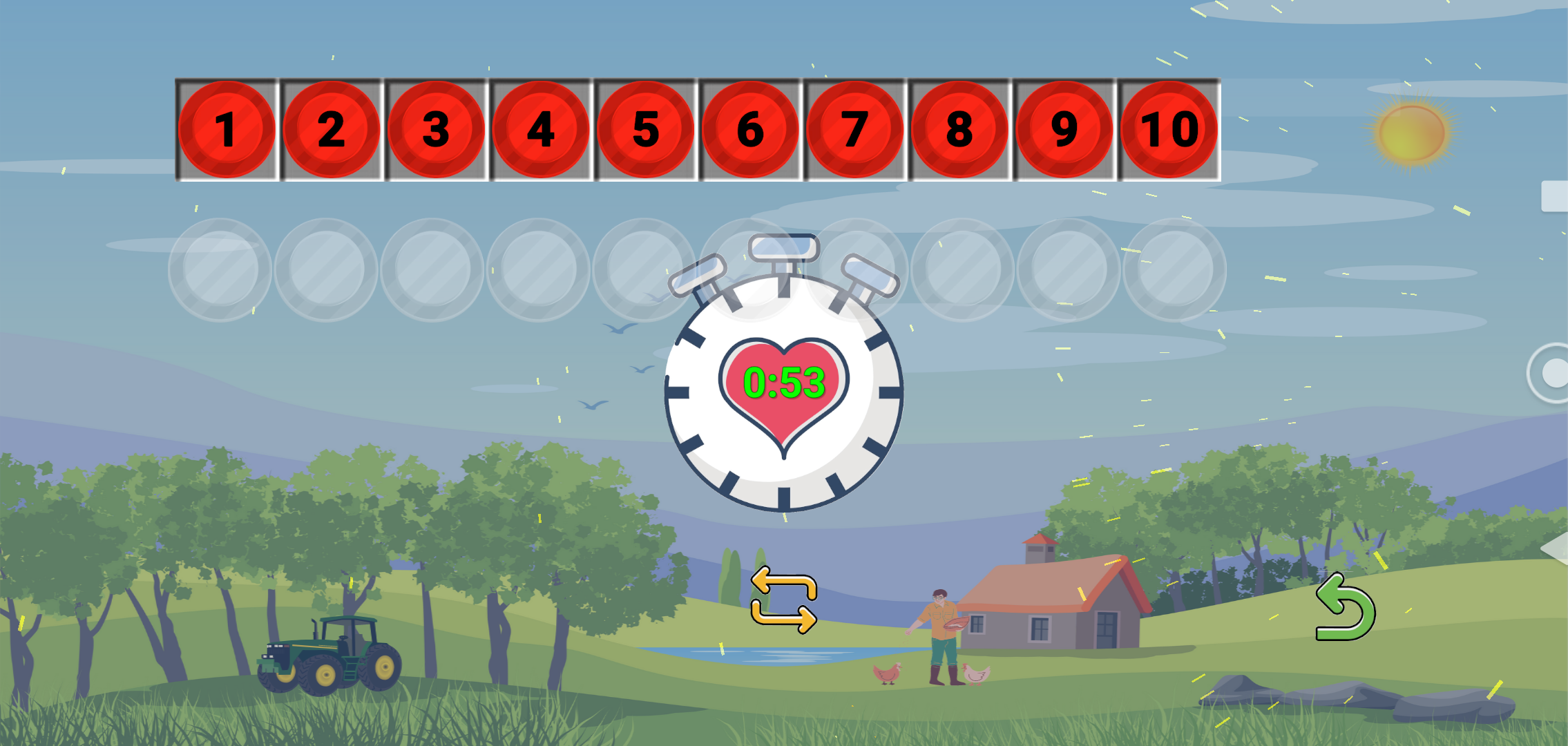Choose the red number 3 tile

click(437, 130)
